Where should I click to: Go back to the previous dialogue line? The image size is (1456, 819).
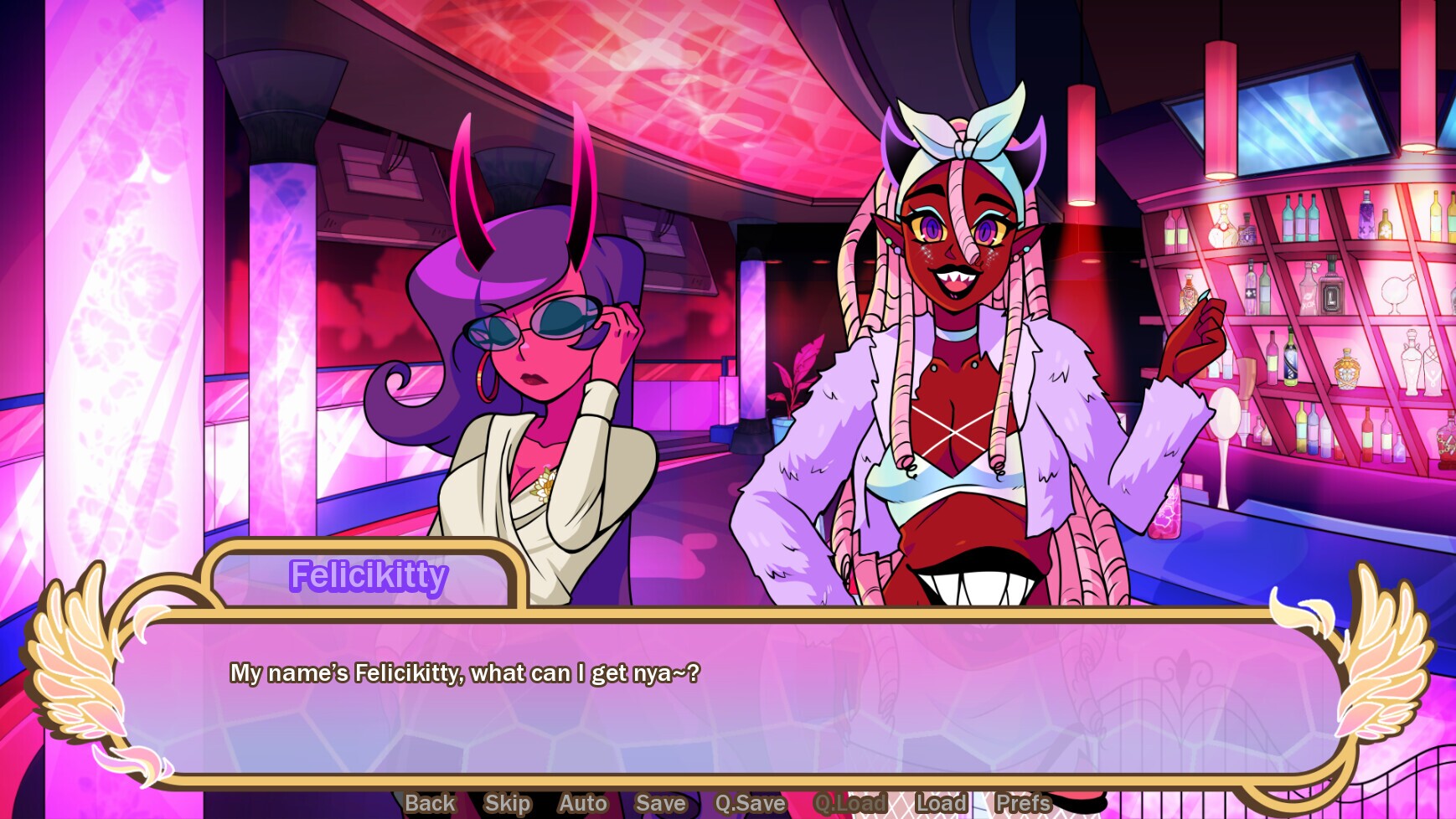tap(430, 803)
